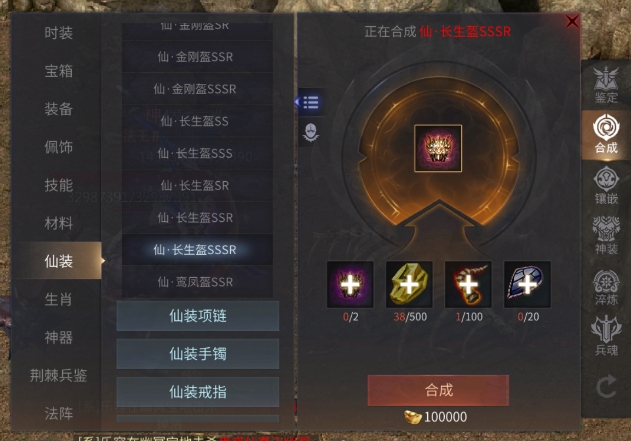Screen dimensions: 631x441
Task: Open the 神器 category
Action: click(58, 337)
